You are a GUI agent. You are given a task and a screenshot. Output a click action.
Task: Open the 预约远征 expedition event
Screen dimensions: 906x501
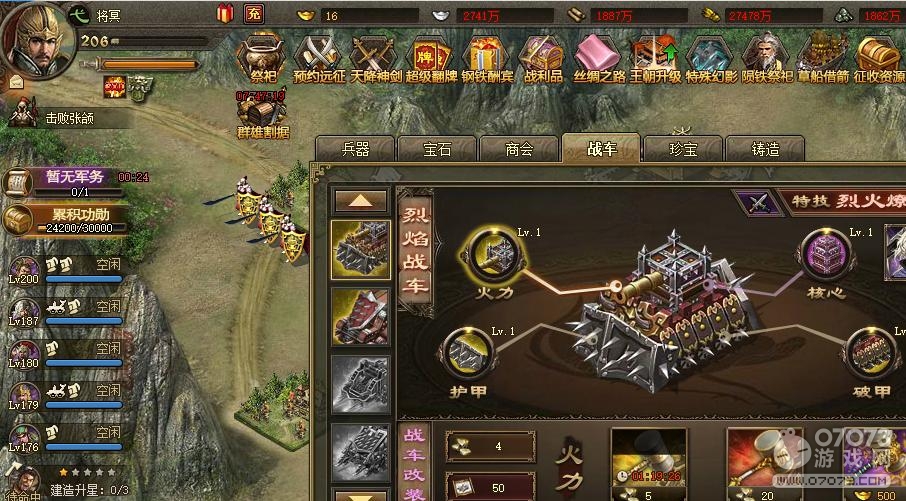click(318, 55)
